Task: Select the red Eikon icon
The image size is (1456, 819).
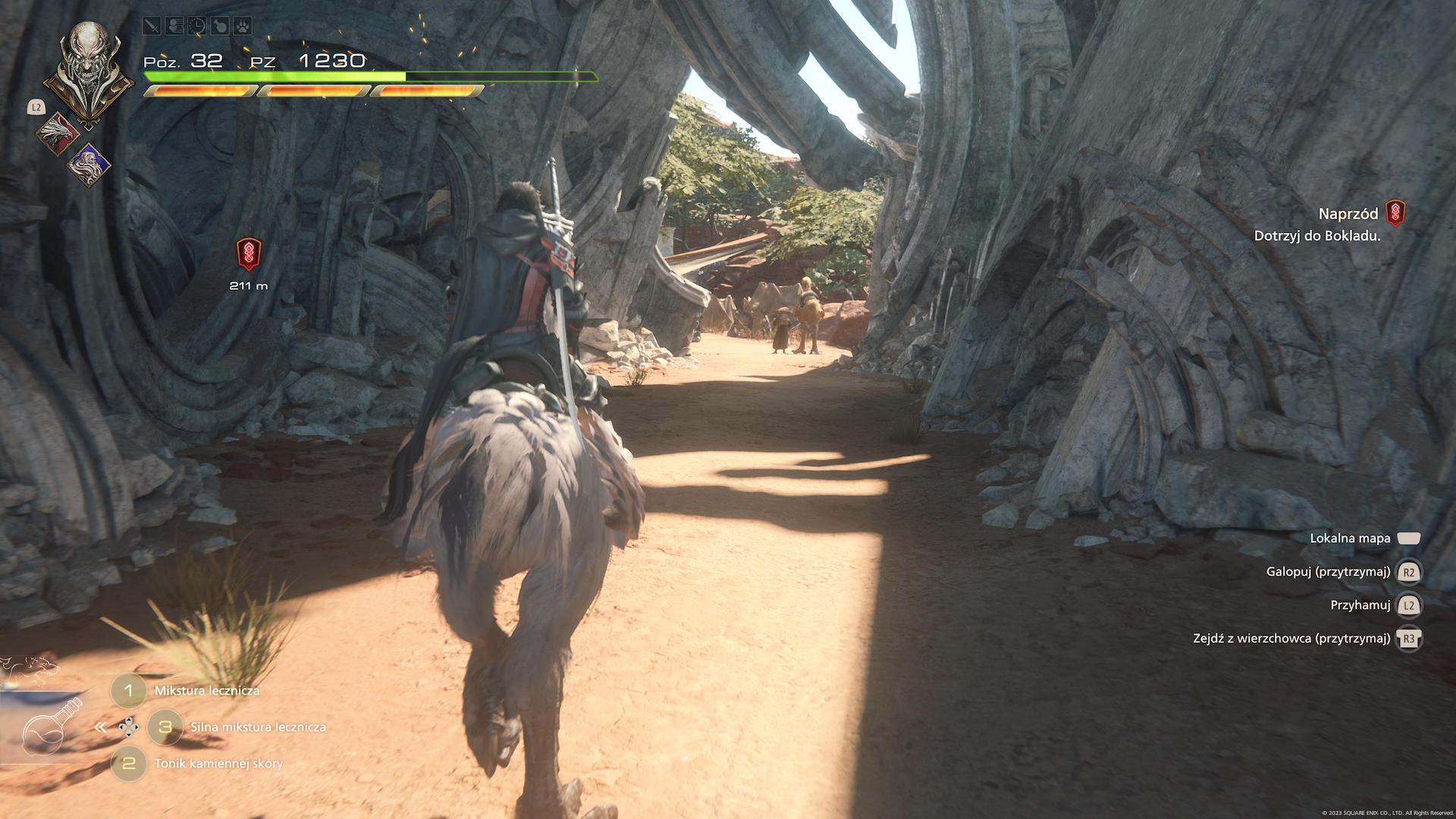Action: pyautogui.click(x=59, y=133)
